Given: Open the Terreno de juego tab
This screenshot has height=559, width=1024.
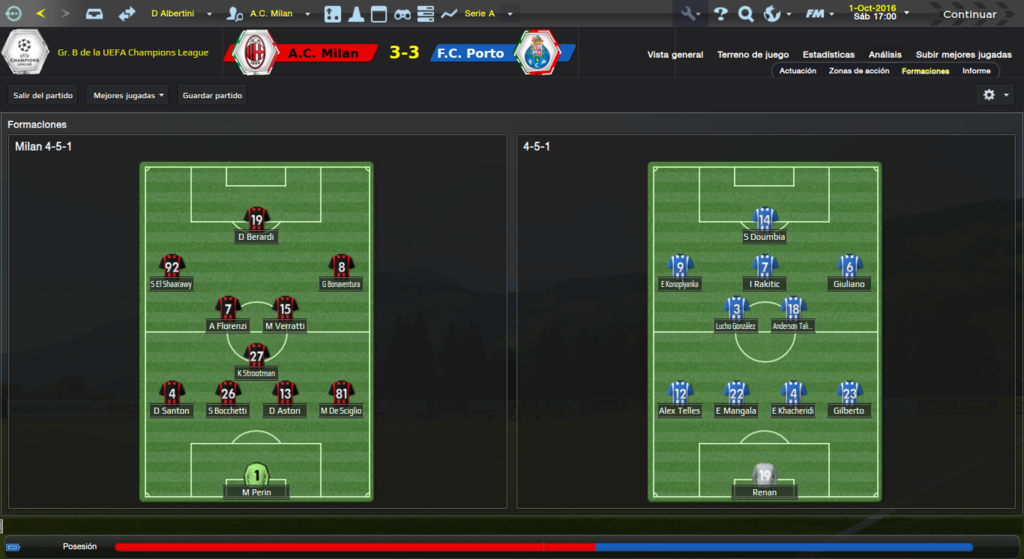Looking at the screenshot, I should (x=753, y=55).
